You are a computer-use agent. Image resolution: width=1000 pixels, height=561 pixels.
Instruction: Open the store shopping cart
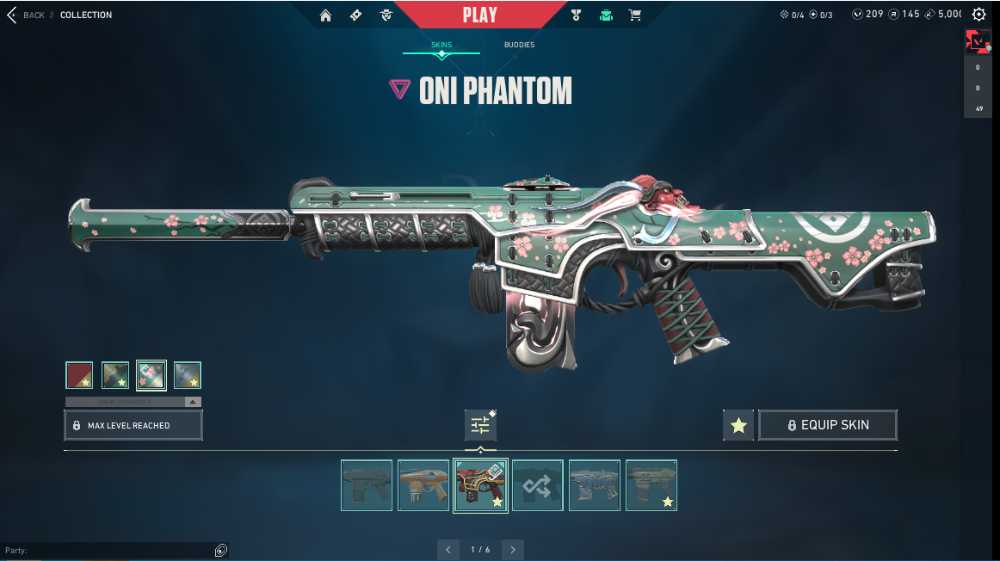(x=635, y=15)
